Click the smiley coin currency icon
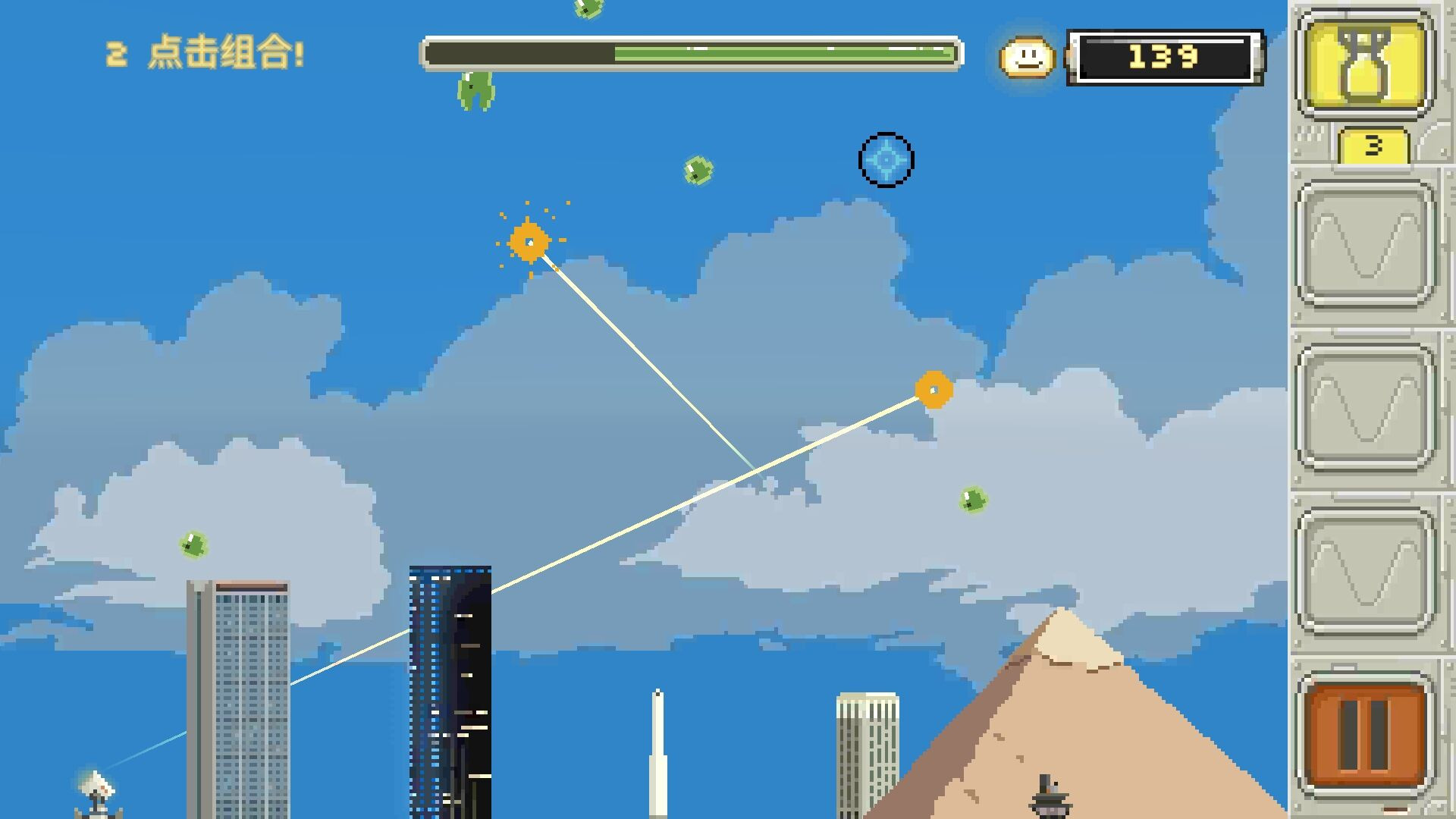 pos(1028,57)
